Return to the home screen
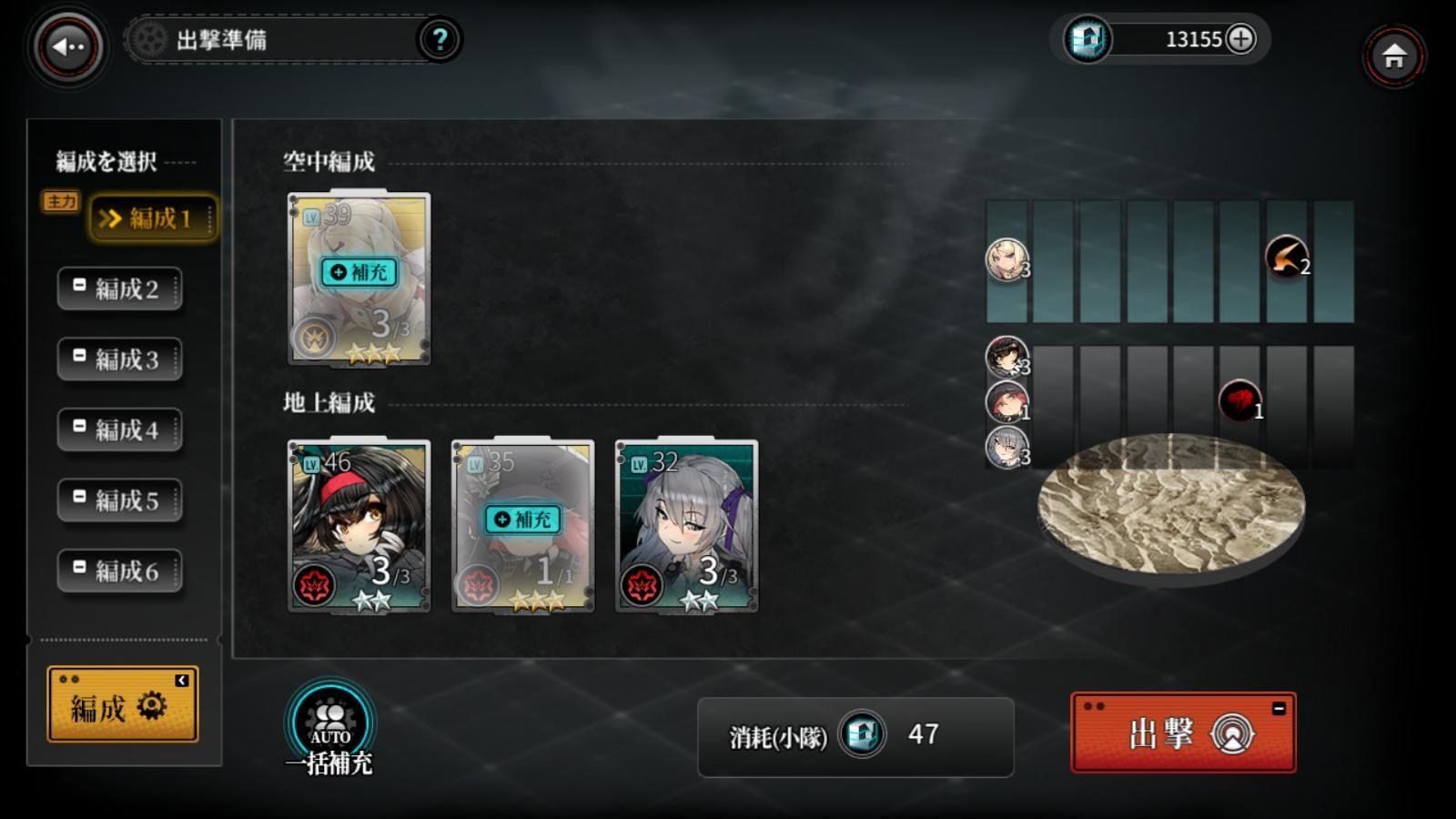 click(x=1393, y=56)
